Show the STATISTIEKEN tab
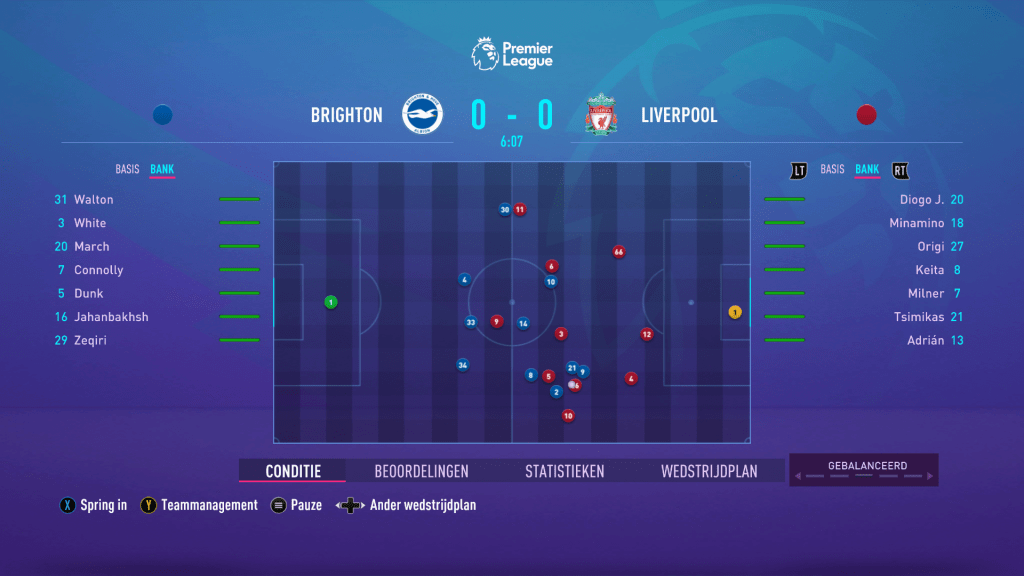Screen dimensions: 1024x576 [564, 471]
